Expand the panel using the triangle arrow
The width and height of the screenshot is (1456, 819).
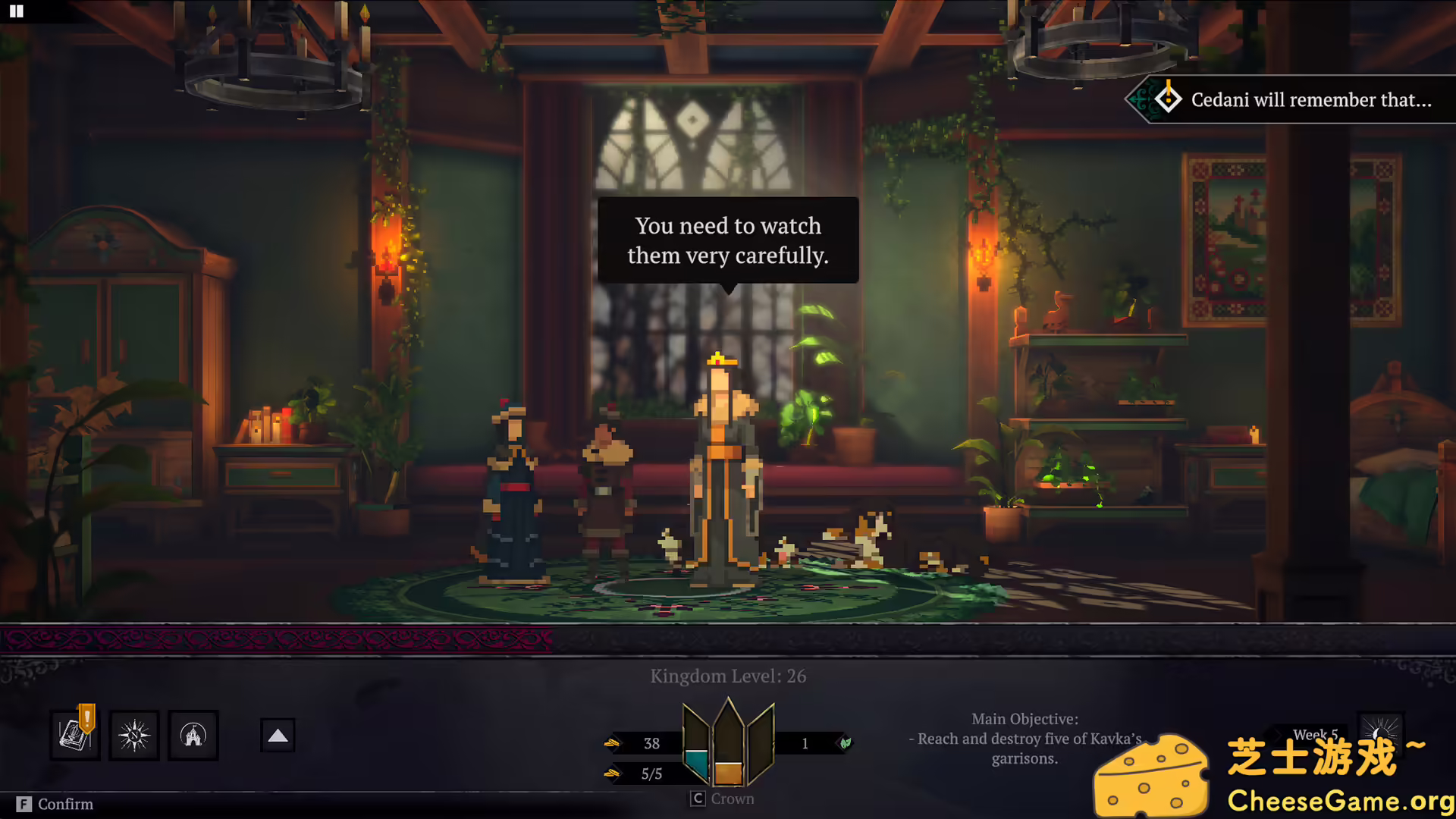278,734
